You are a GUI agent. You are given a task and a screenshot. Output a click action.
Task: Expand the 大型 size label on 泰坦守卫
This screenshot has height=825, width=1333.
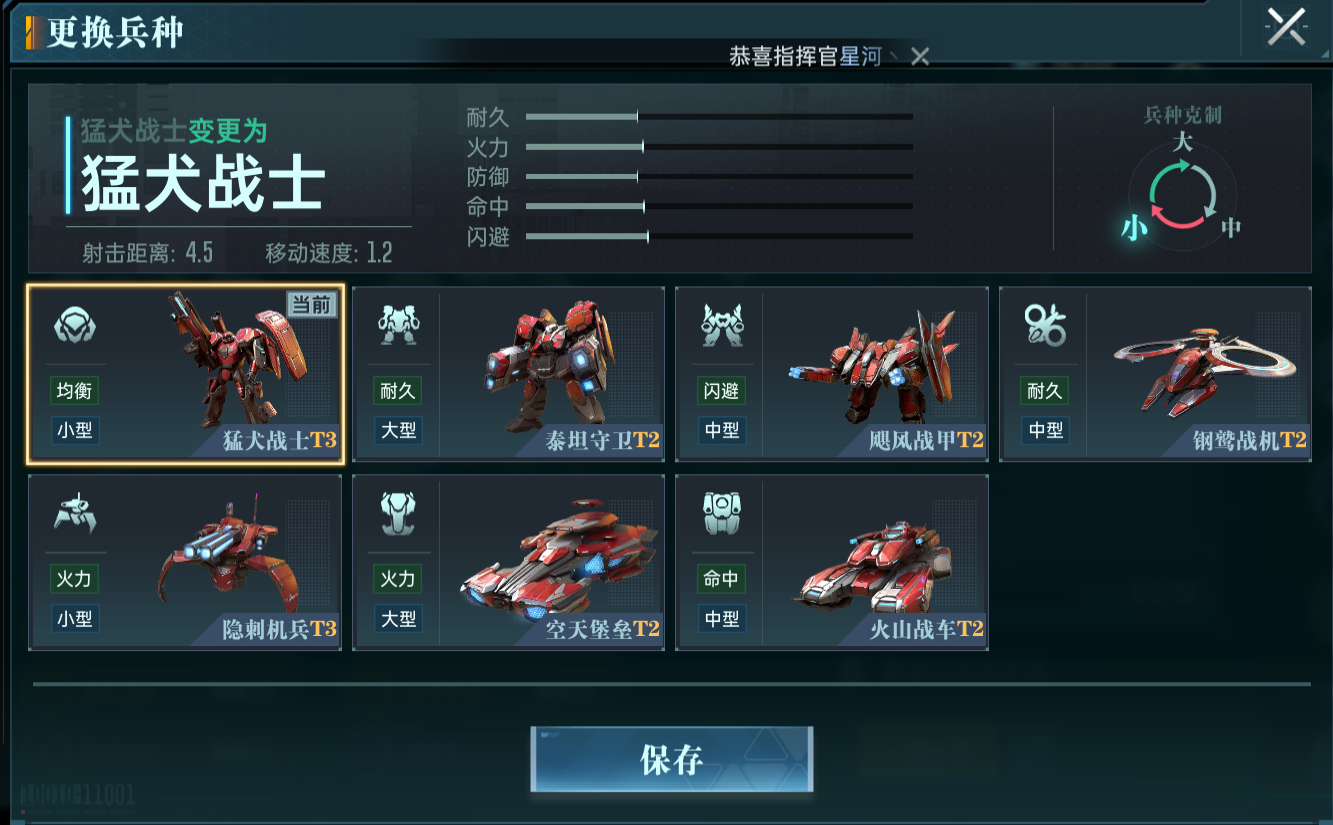tap(396, 430)
